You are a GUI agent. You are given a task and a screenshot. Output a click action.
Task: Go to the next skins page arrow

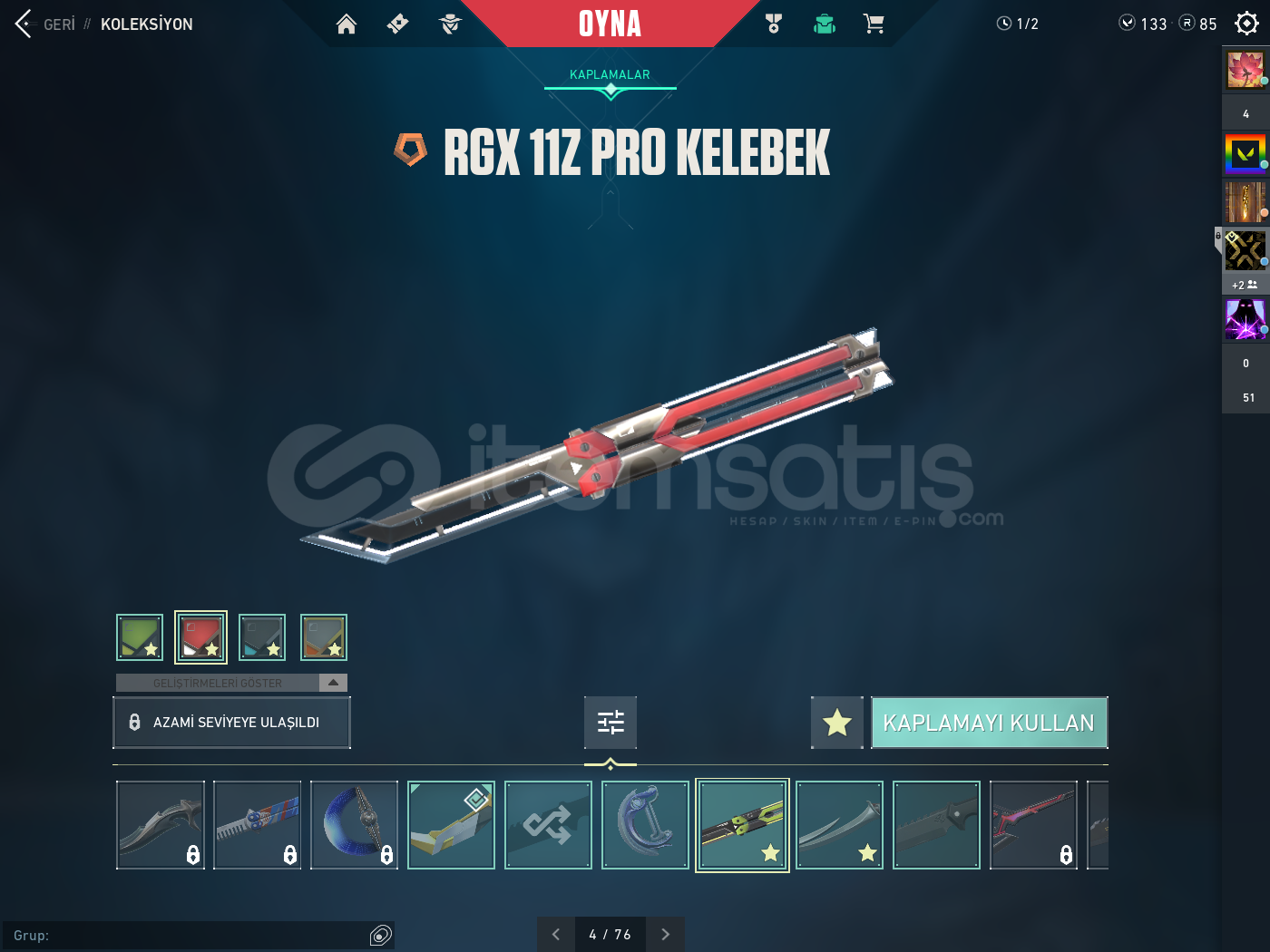tap(665, 933)
